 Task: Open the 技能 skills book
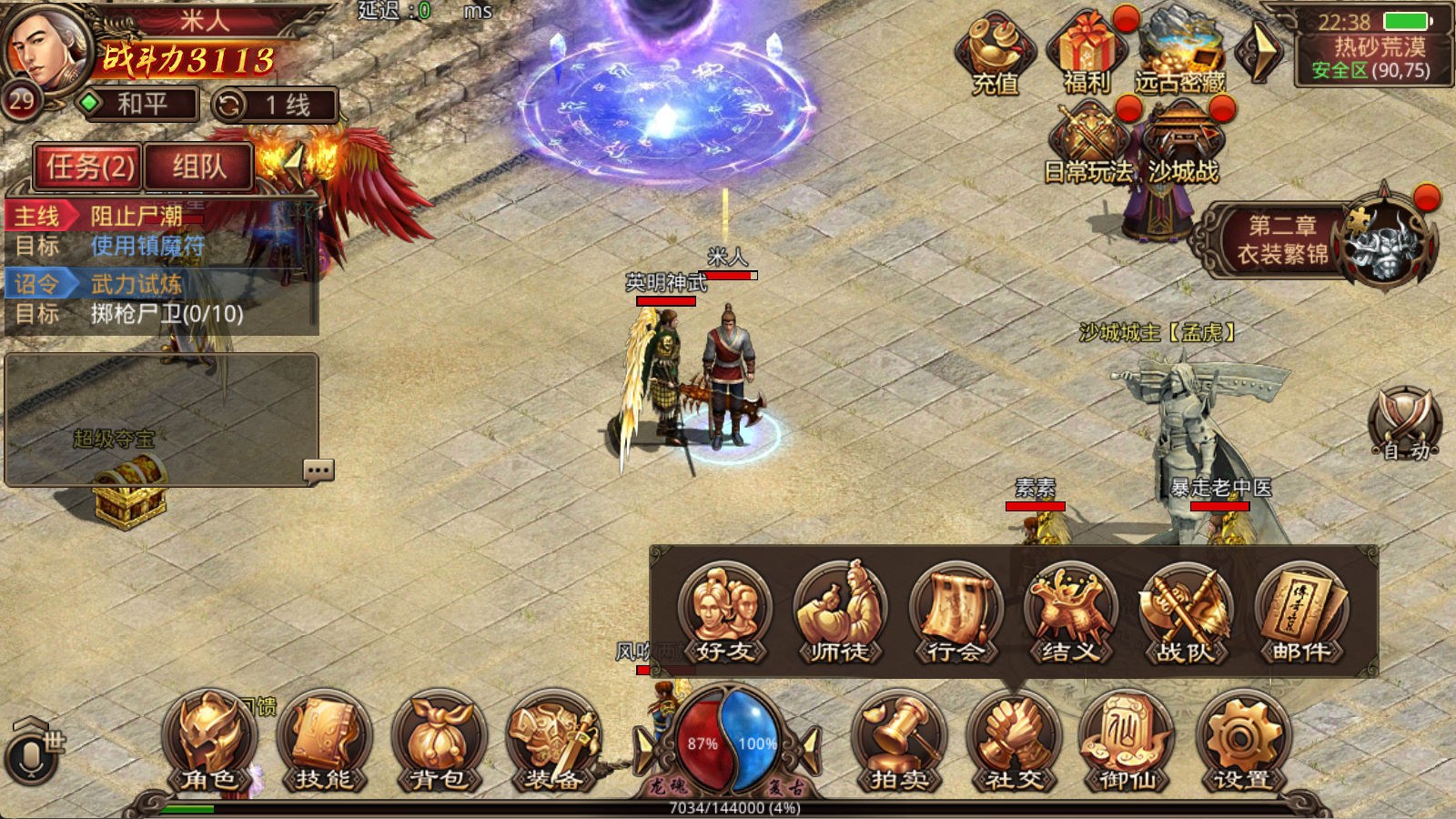point(324,741)
